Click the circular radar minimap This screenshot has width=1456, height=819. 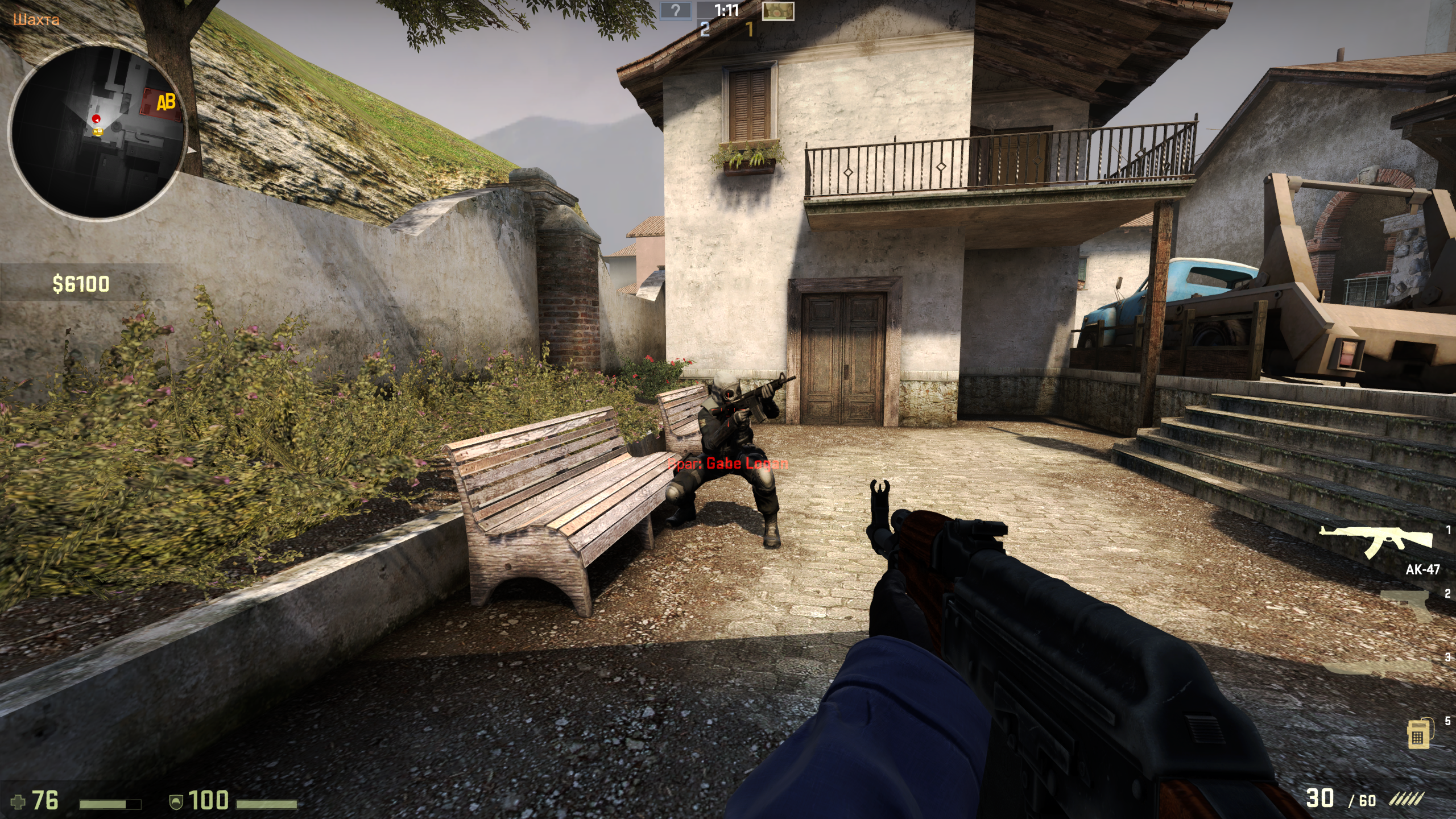click(98, 132)
